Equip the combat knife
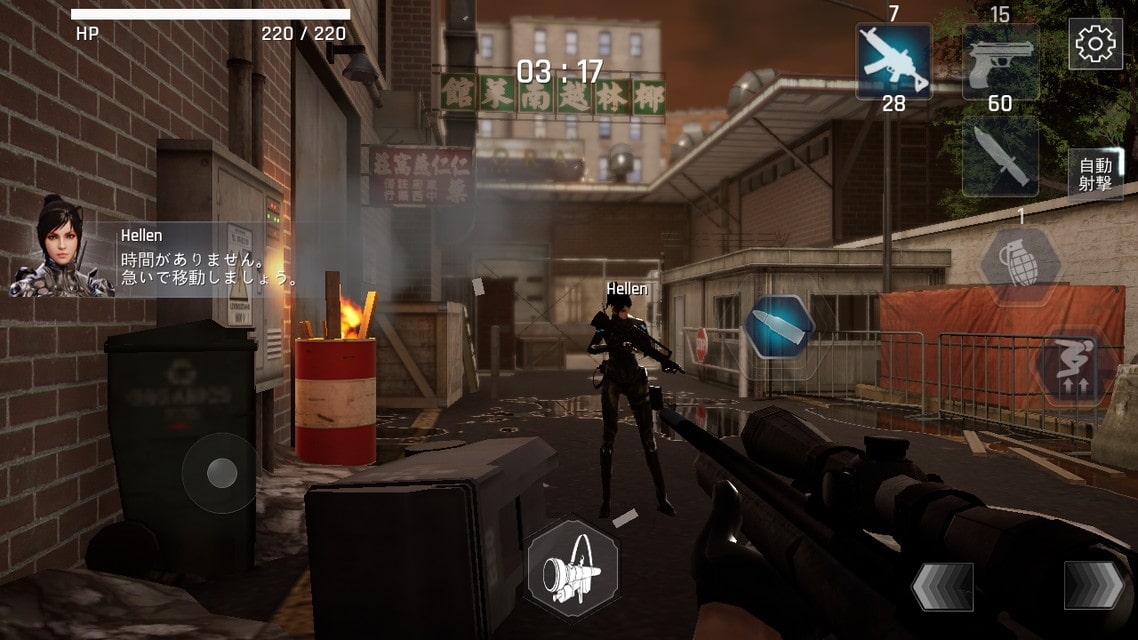 click(x=1000, y=157)
